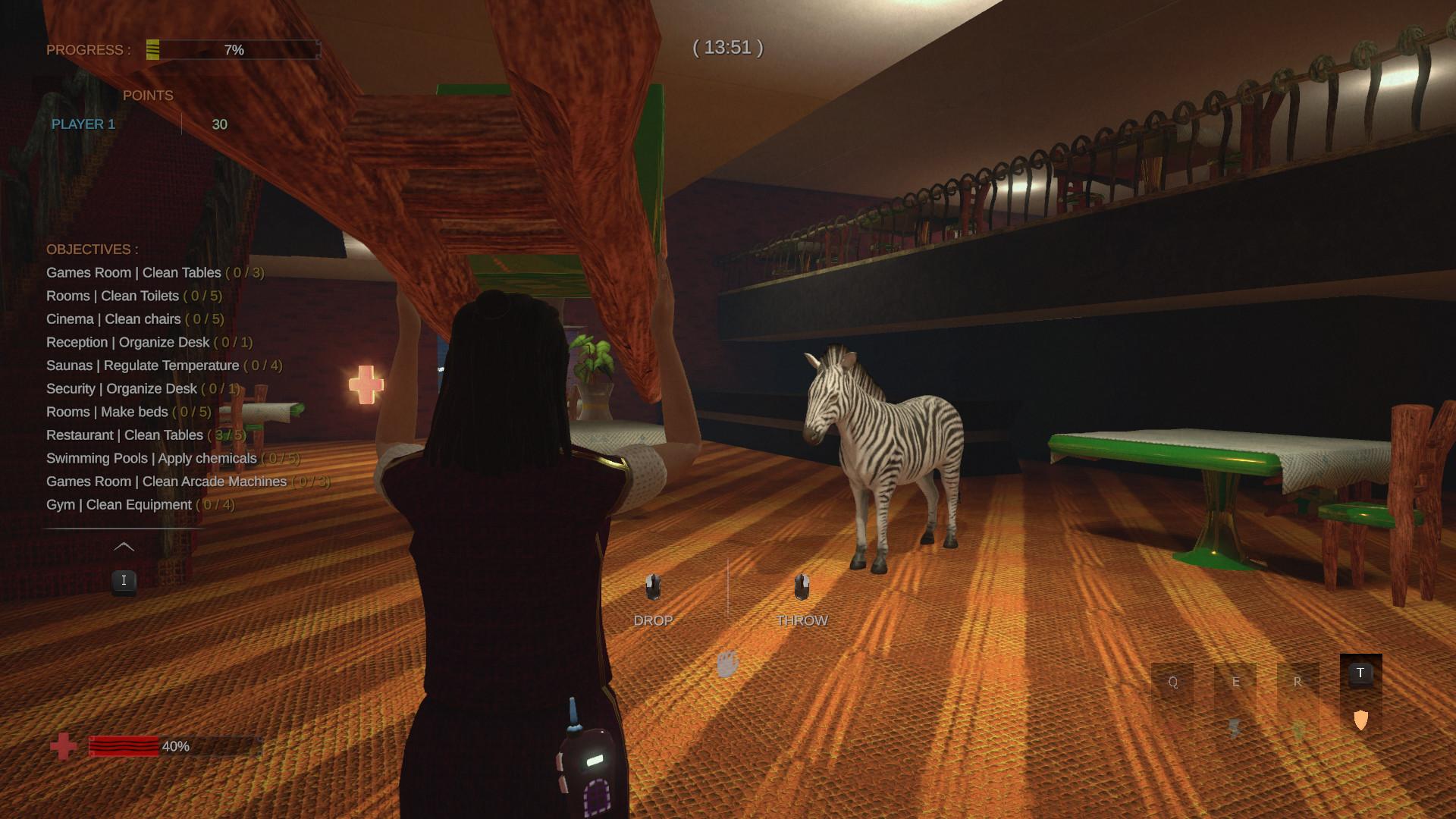Click the PLAYER 1 score of 30
This screenshot has width=1456, height=819.
[218, 124]
